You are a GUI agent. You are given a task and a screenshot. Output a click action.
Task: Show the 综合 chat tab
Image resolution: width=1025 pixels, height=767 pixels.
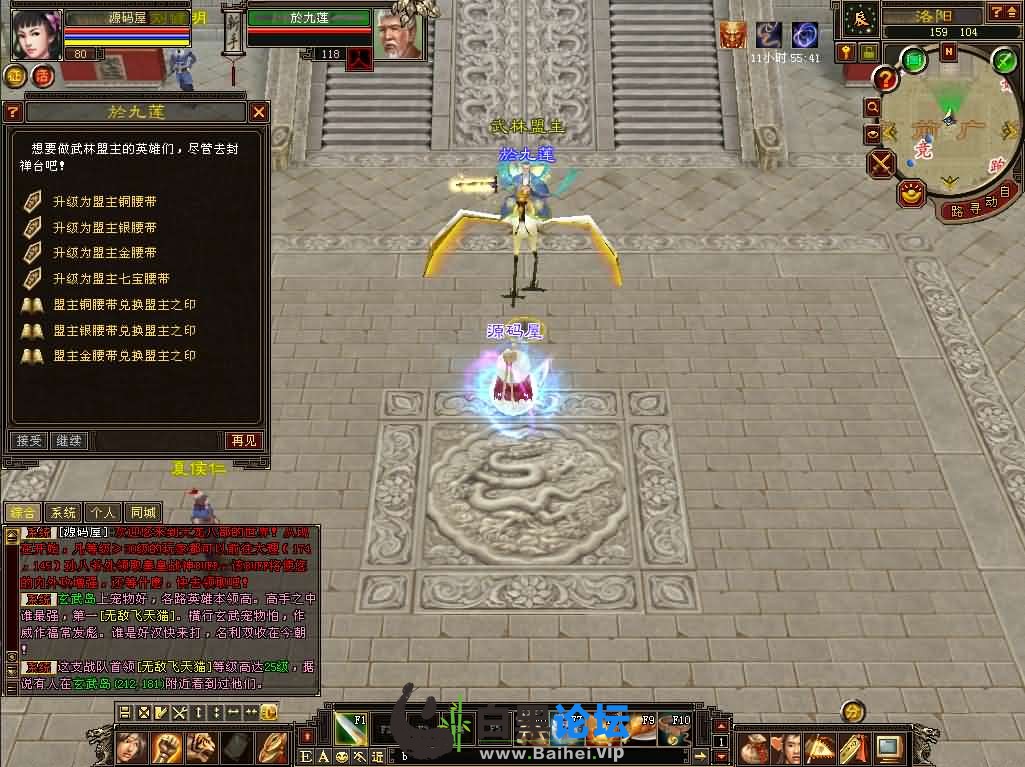click(22, 513)
